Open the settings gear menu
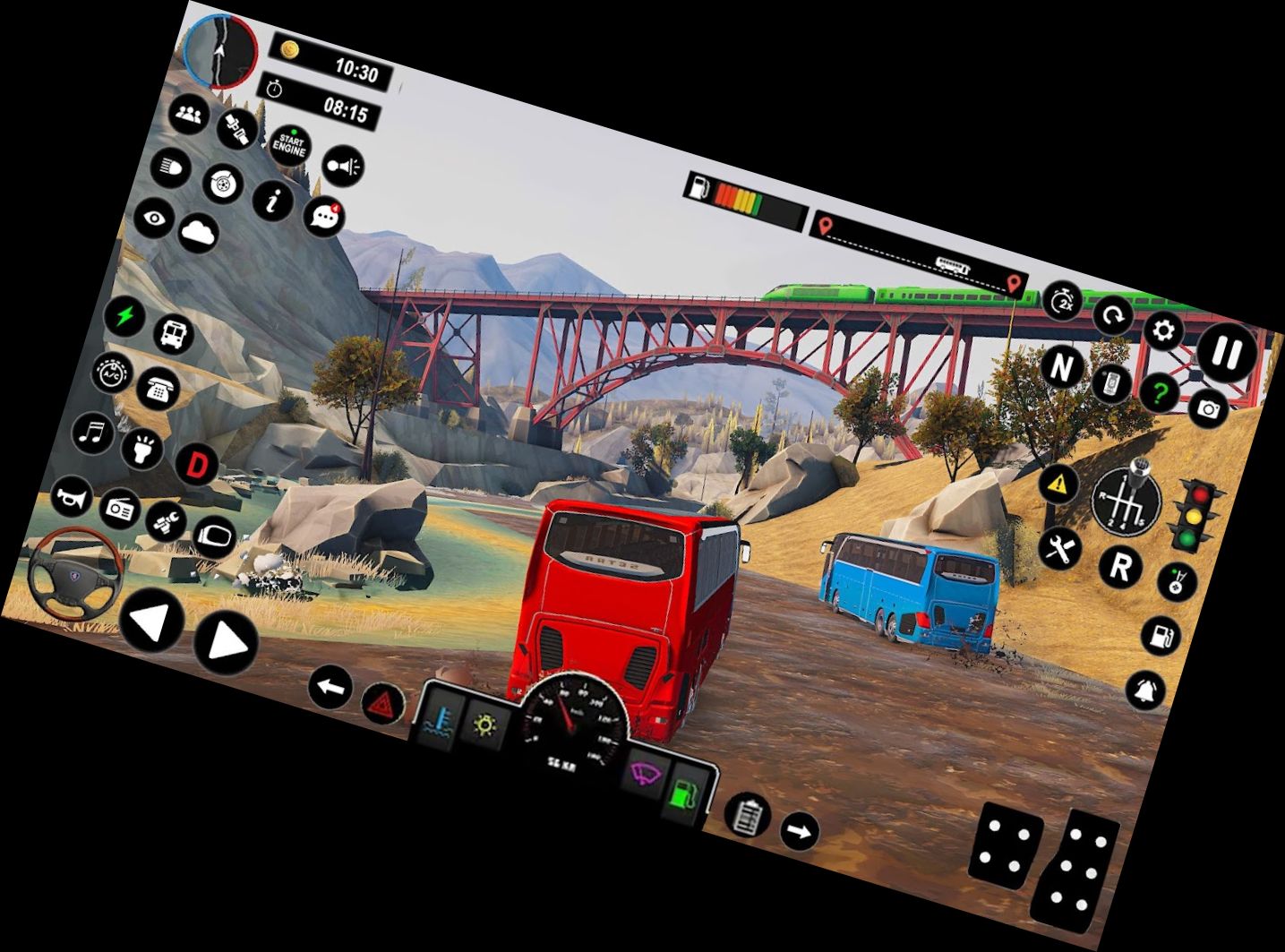This screenshot has height=952, width=1285. click(x=1162, y=332)
